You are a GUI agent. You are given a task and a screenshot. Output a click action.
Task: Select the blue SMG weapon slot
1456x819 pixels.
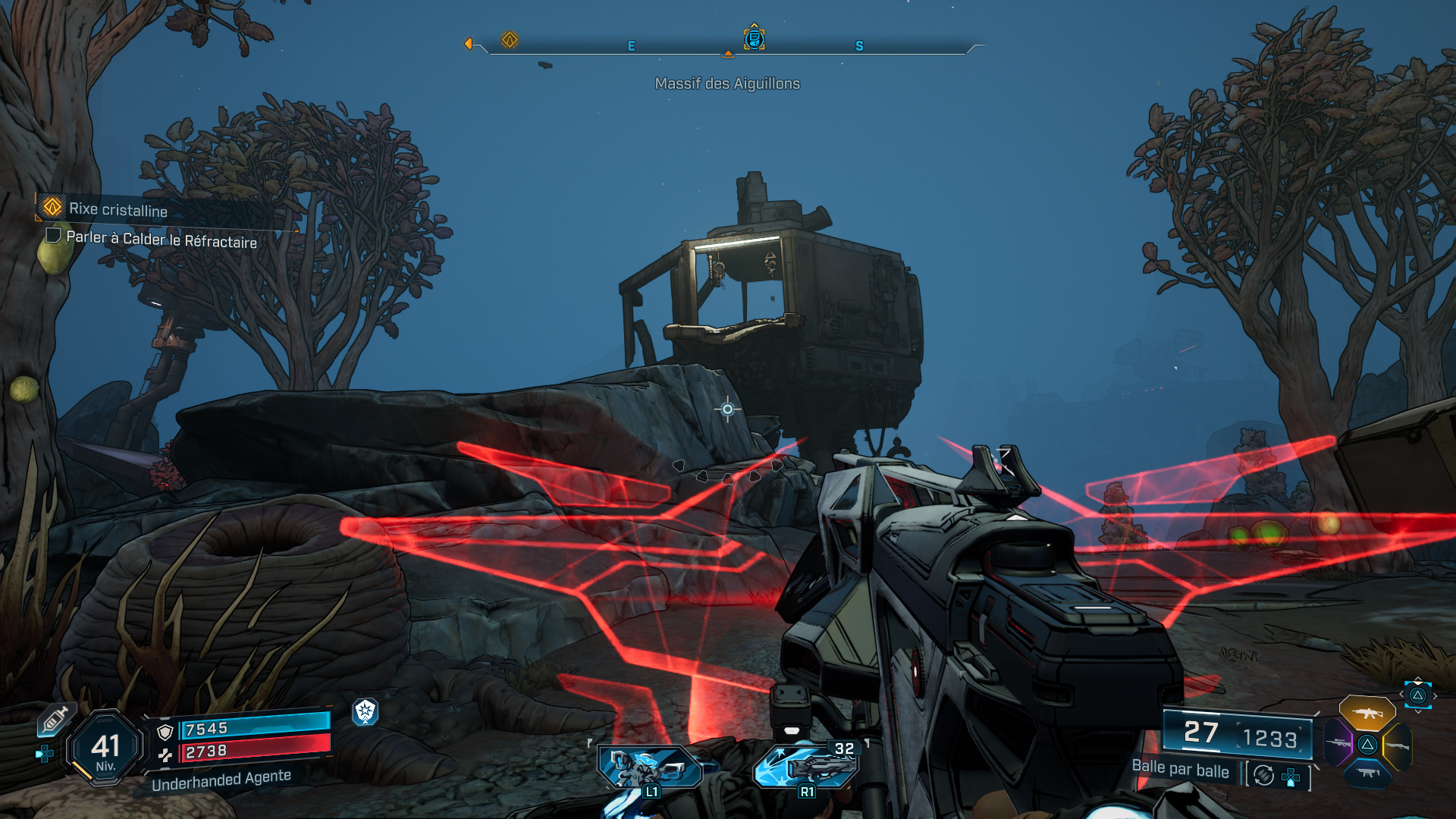click(x=1368, y=773)
